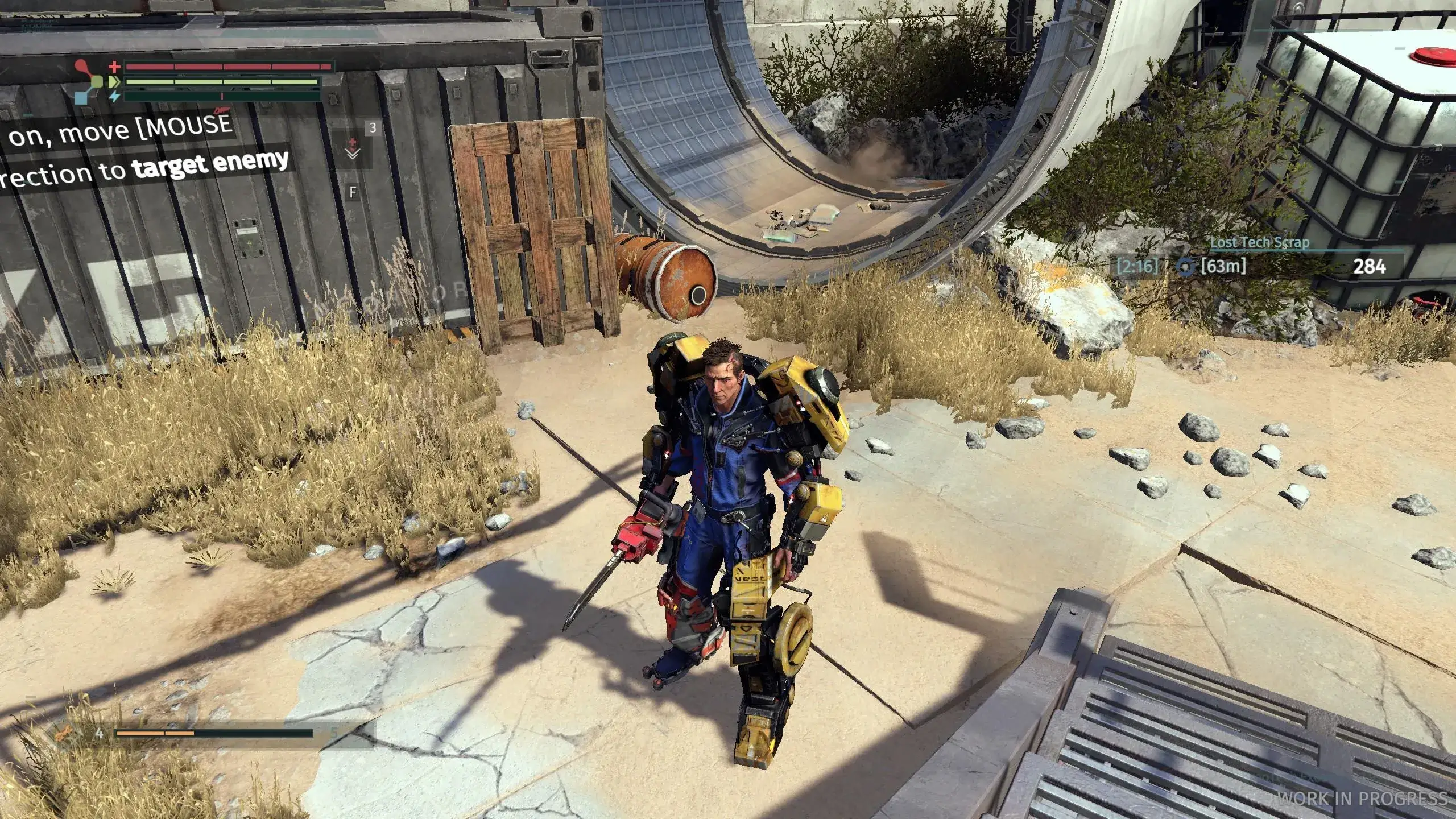
Task: Open the item count indicator showing 3
Action: (373, 128)
